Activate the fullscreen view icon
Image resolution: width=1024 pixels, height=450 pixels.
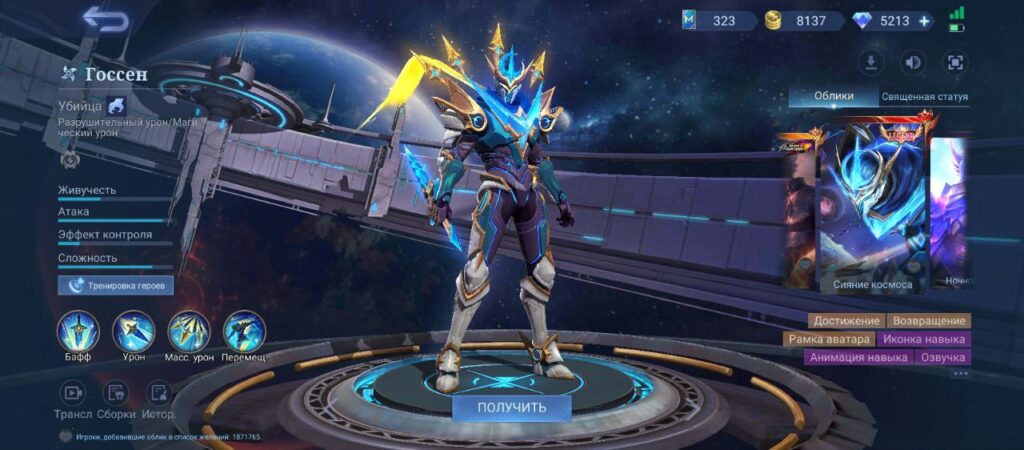pyautogui.click(x=955, y=63)
